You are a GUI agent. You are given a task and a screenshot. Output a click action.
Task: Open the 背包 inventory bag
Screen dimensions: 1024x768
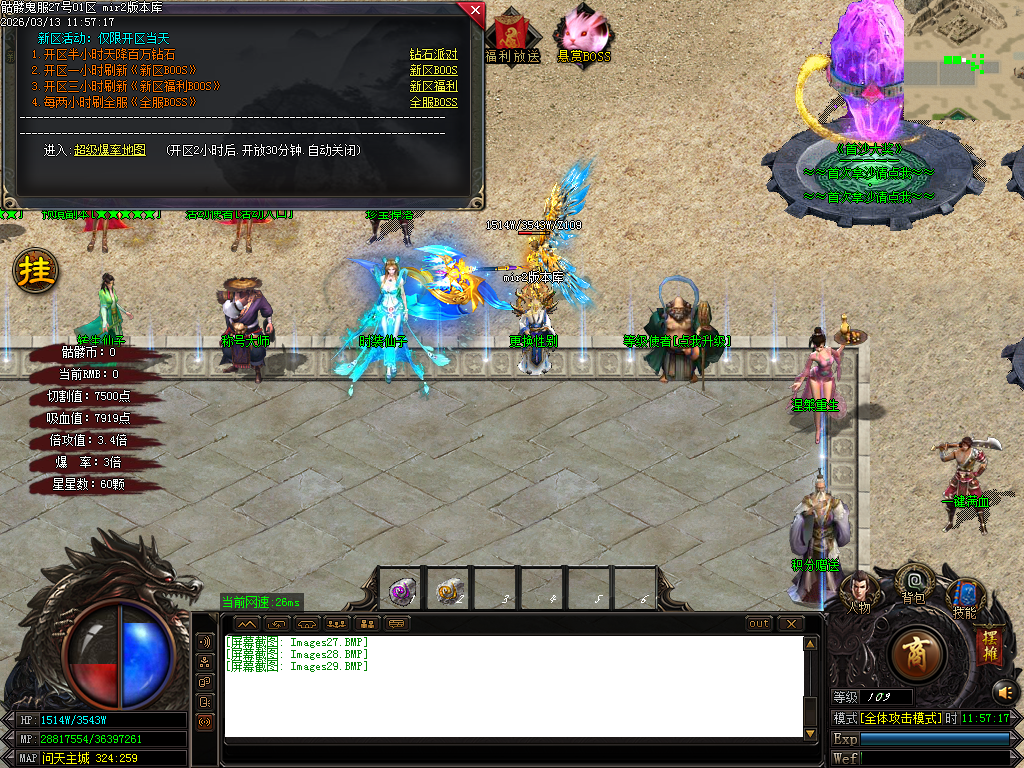coord(914,582)
